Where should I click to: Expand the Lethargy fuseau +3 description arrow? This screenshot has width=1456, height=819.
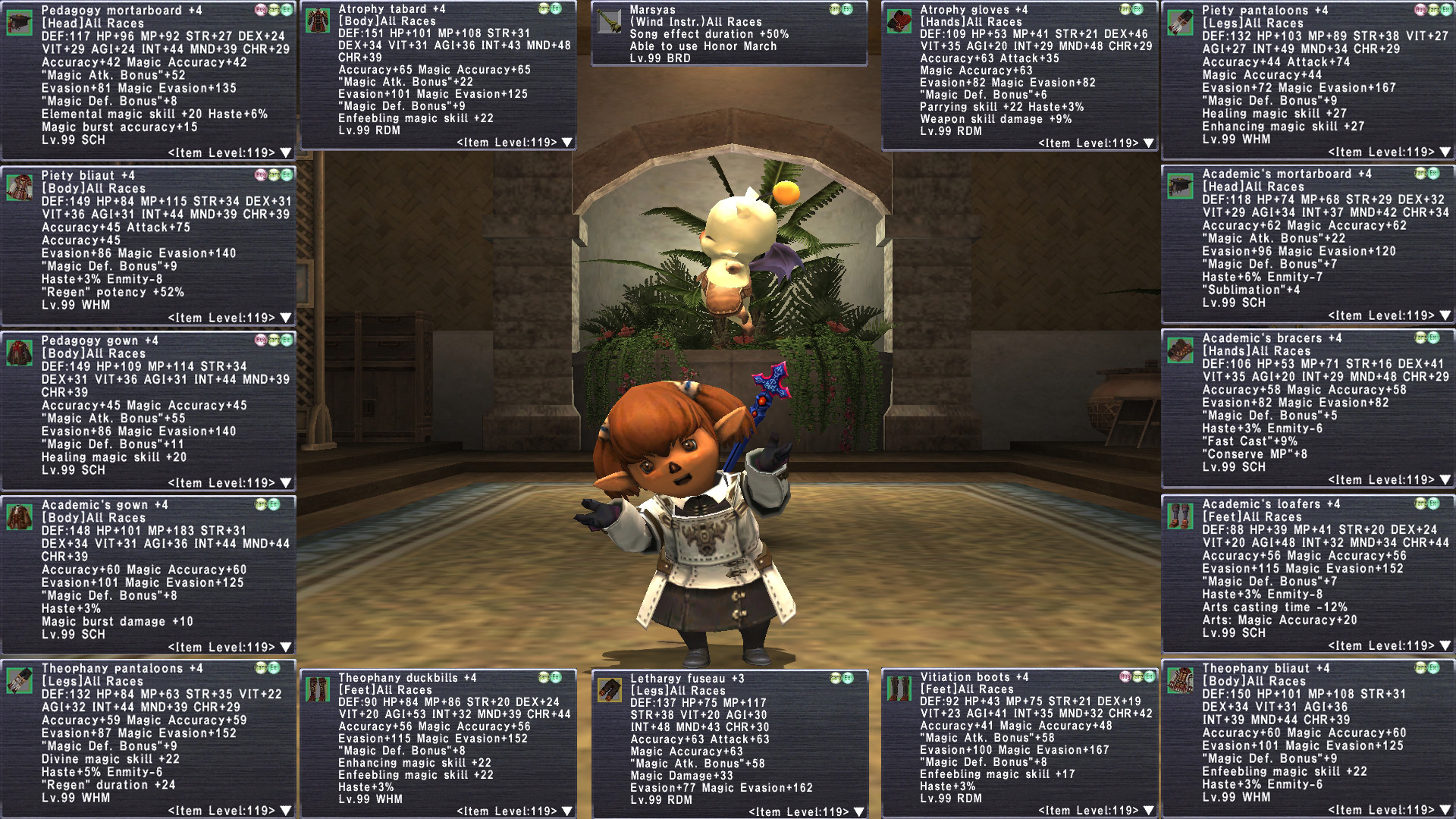coord(859,811)
